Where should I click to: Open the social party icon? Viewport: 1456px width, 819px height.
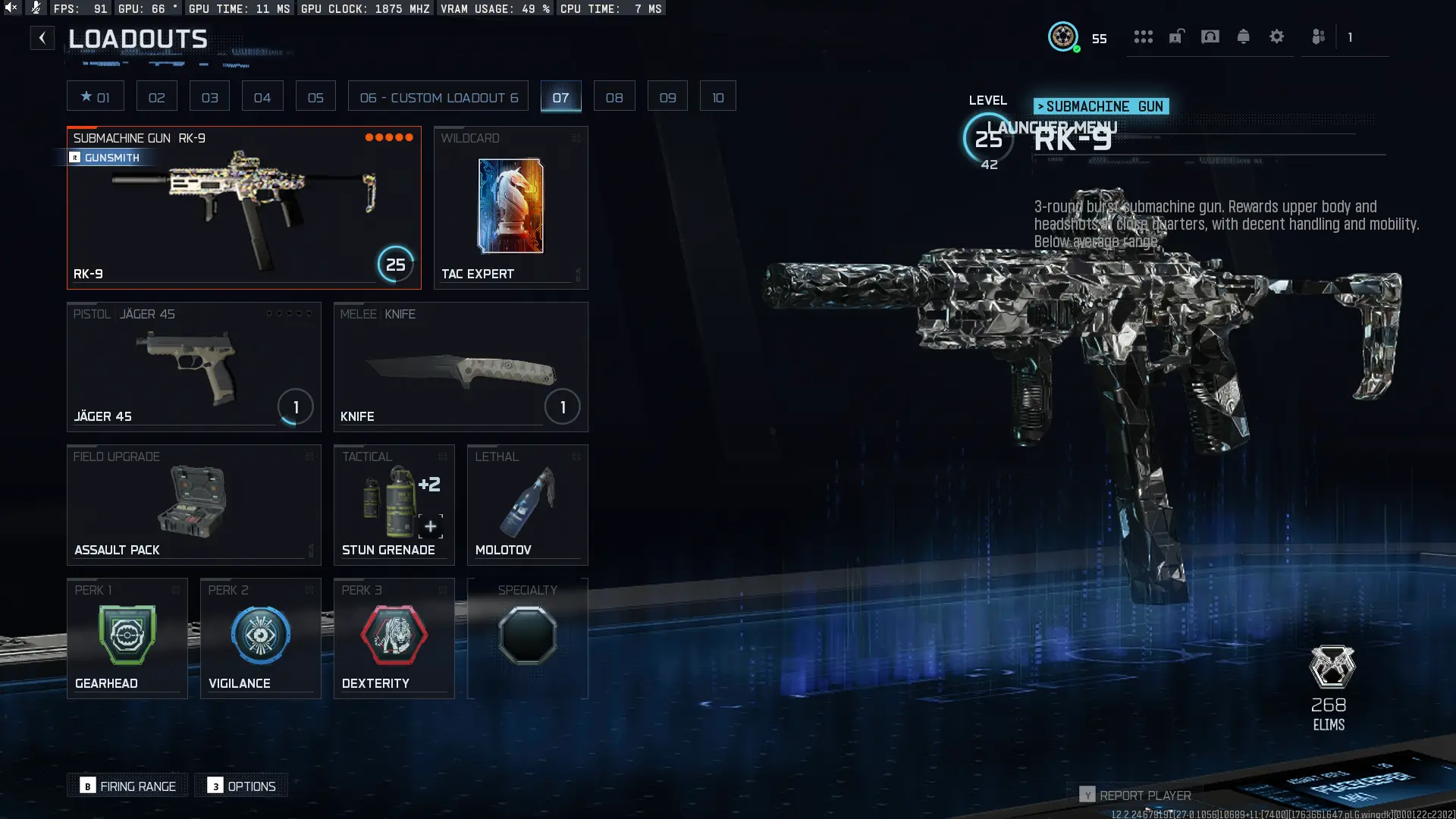point(1318,36)
